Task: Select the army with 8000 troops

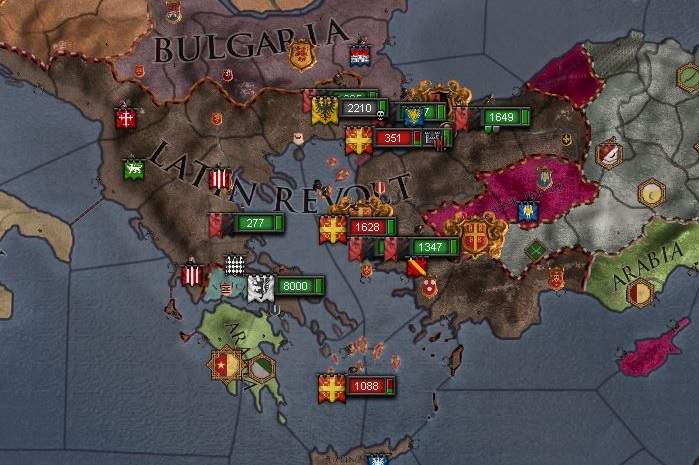Action: [296, 286]
